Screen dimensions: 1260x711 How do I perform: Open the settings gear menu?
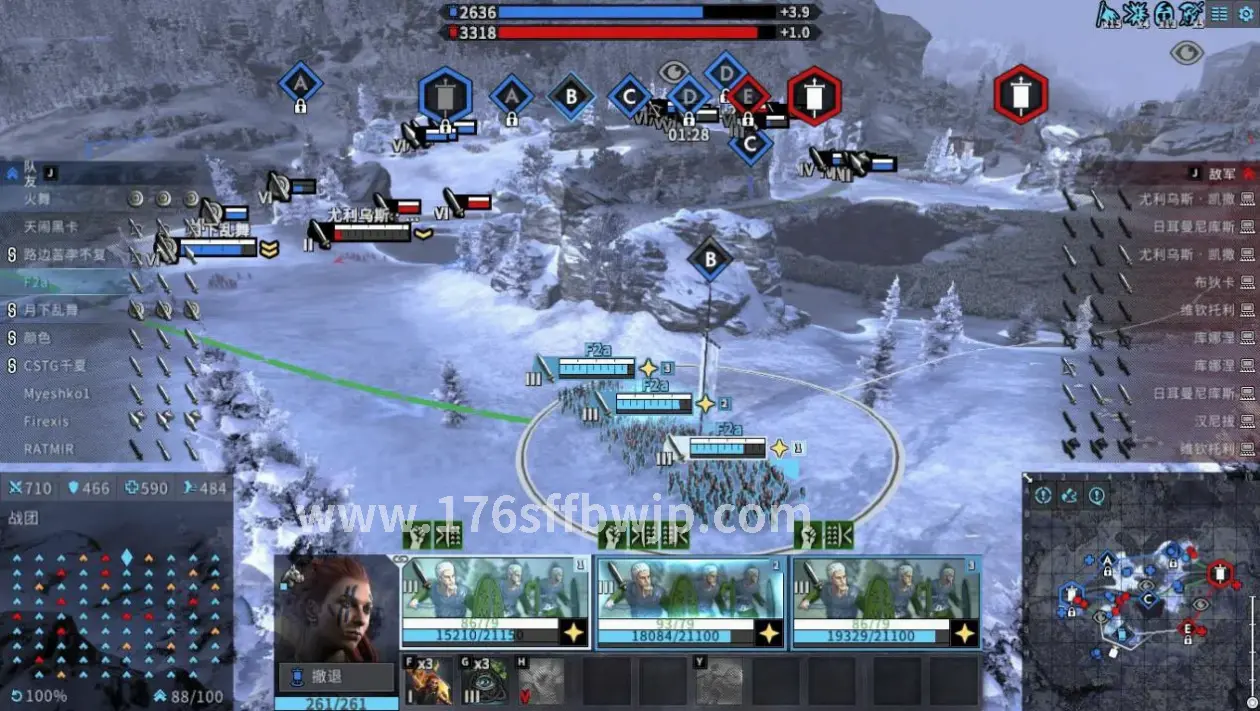point(1245,14)
